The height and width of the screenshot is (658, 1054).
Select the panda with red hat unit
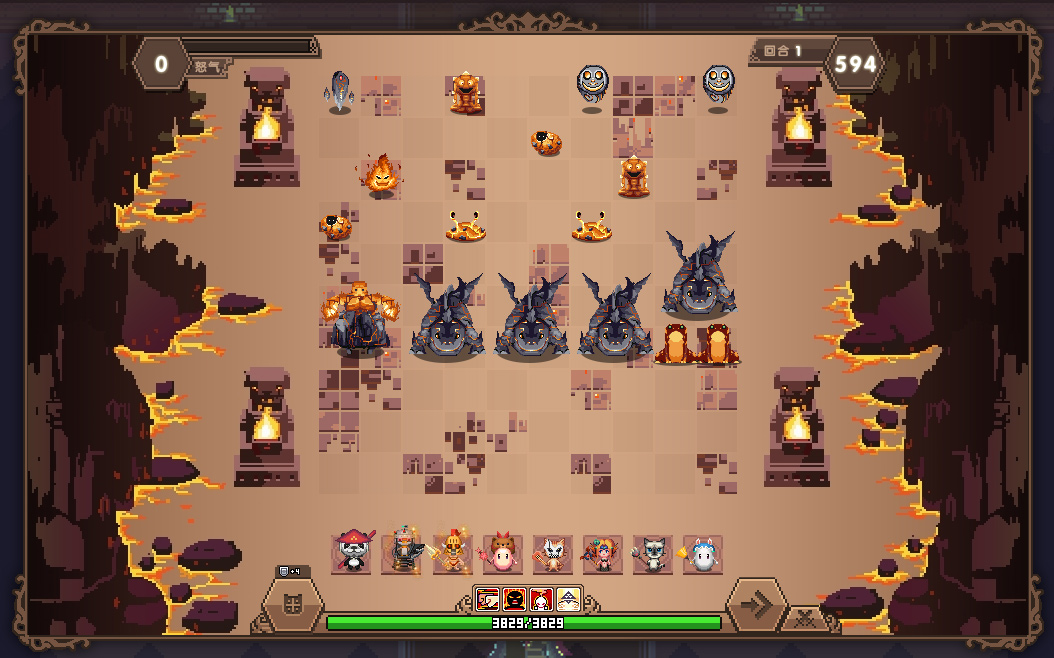pos(352,553)
